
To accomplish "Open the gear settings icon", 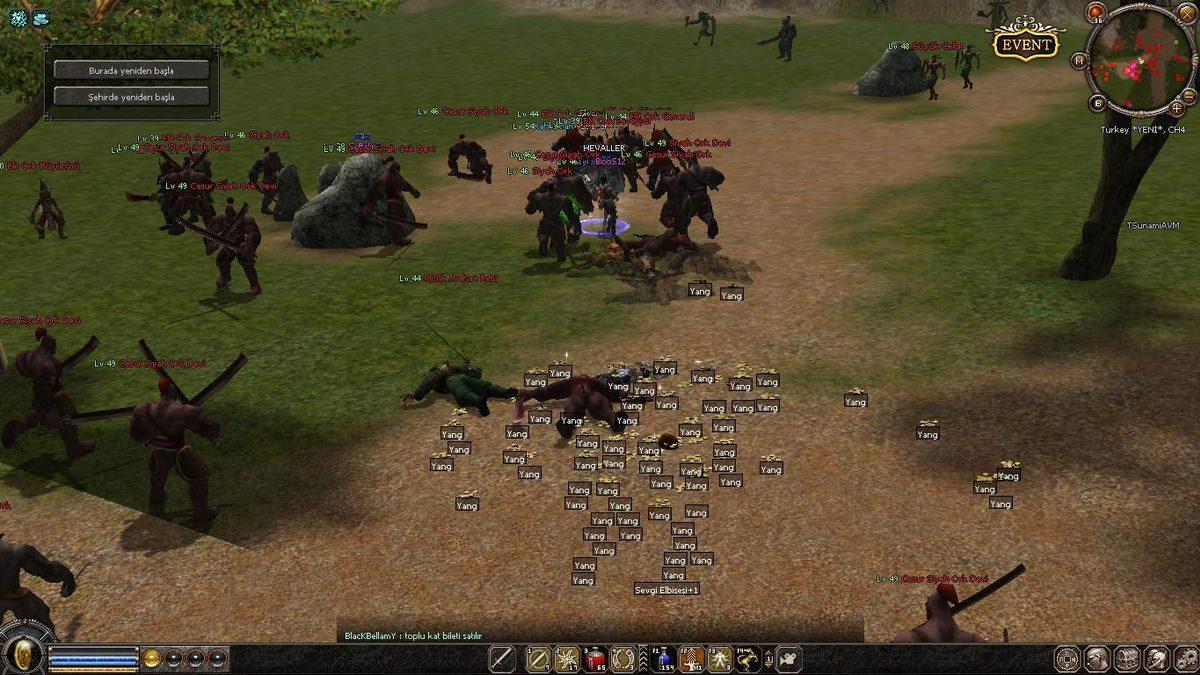I will point(1184,659).
